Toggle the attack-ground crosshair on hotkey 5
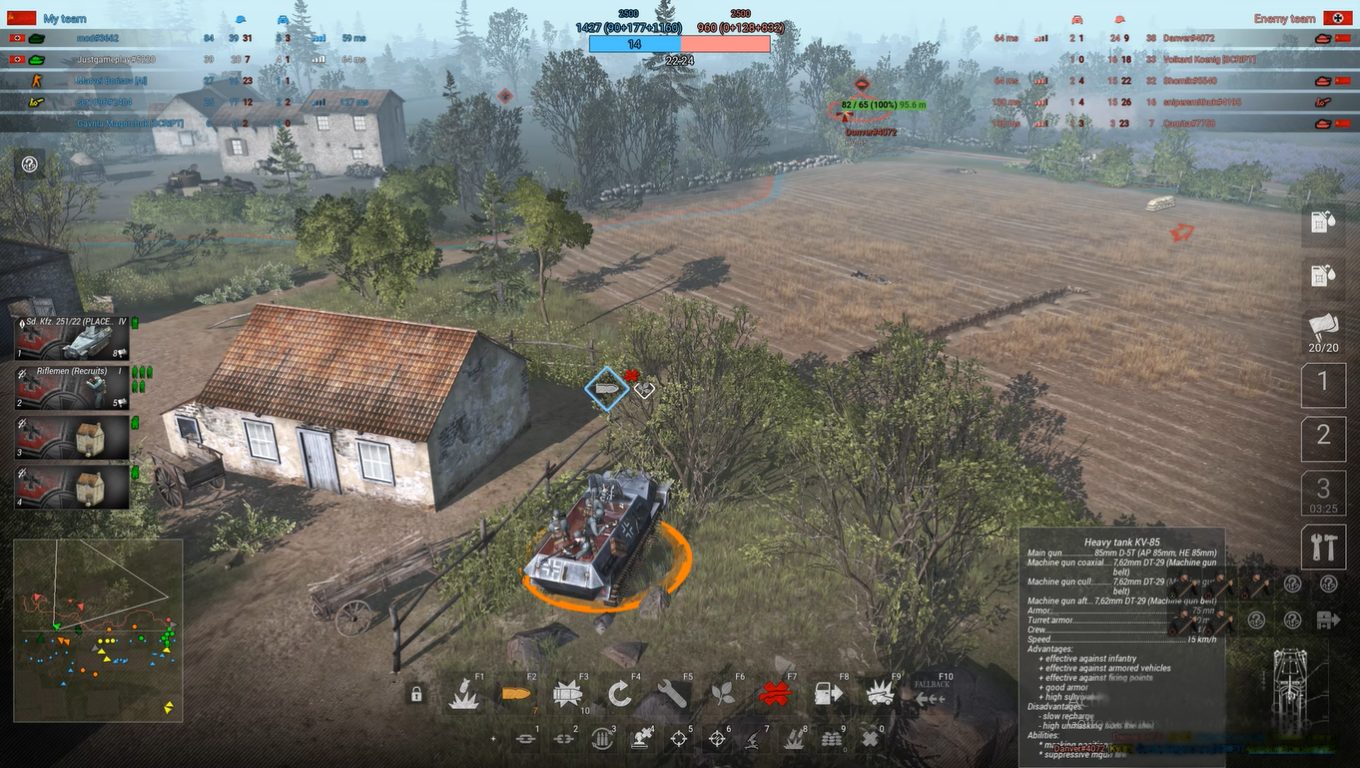The height and width of the screenshot is (768, 1360). pyautogui.click(x=678, y=738)
